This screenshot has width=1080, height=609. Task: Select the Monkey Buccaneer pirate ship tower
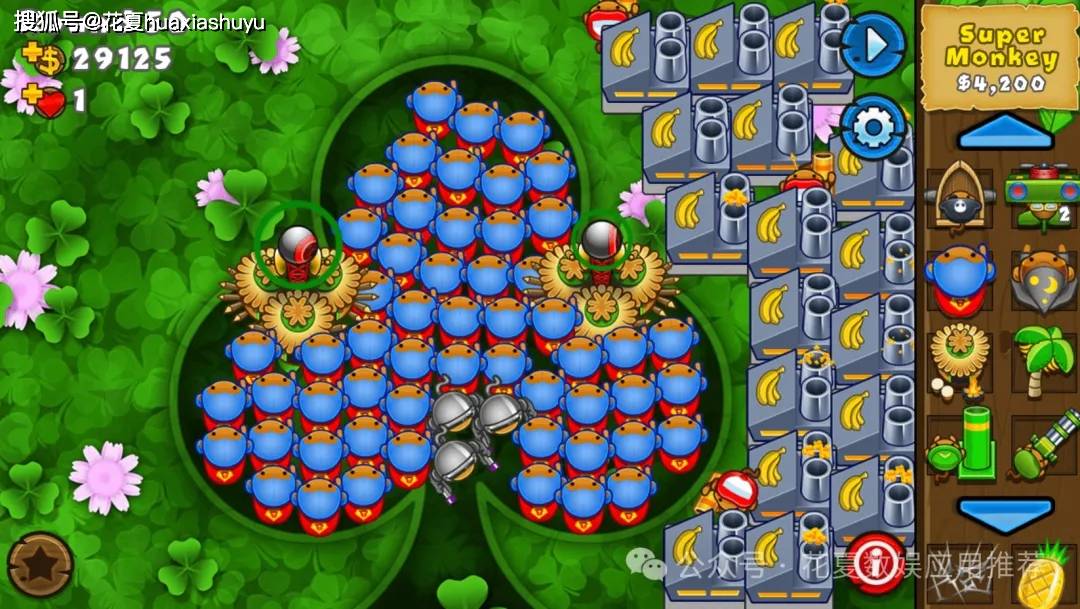point(960,195)
